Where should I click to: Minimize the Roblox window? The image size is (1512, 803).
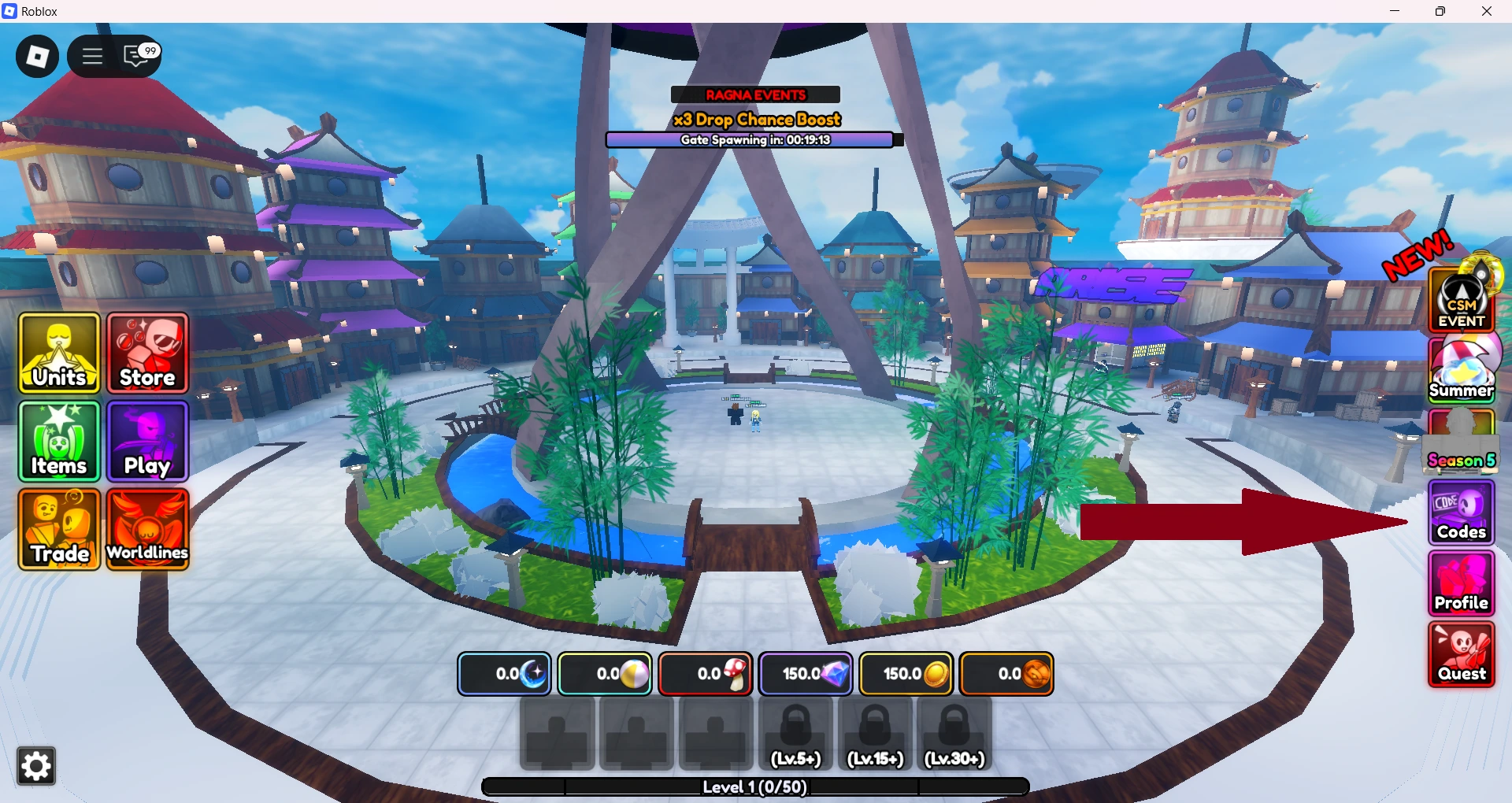(x=1395, y=11)
